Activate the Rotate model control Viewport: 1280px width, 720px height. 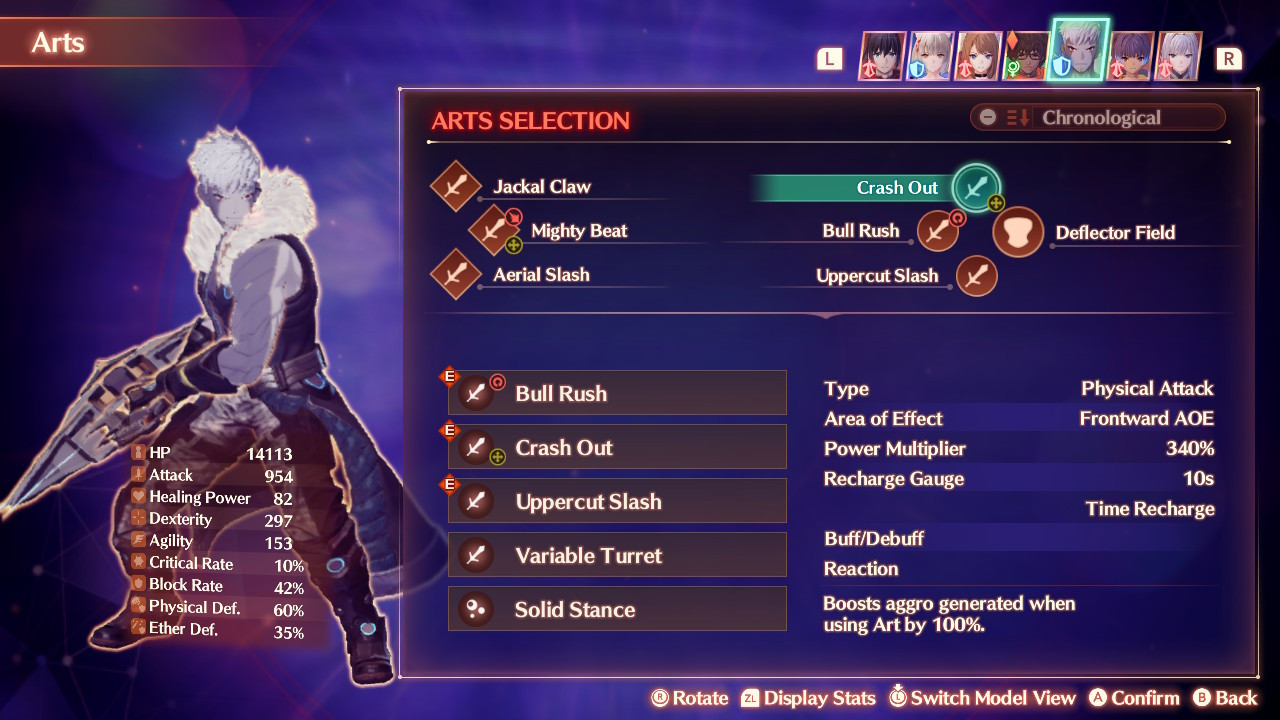tap(690, 698)
